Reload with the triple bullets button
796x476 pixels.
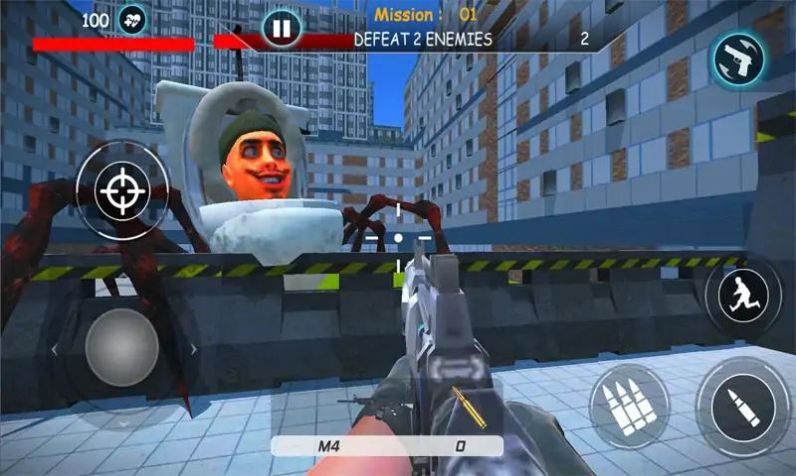[628, 405]
